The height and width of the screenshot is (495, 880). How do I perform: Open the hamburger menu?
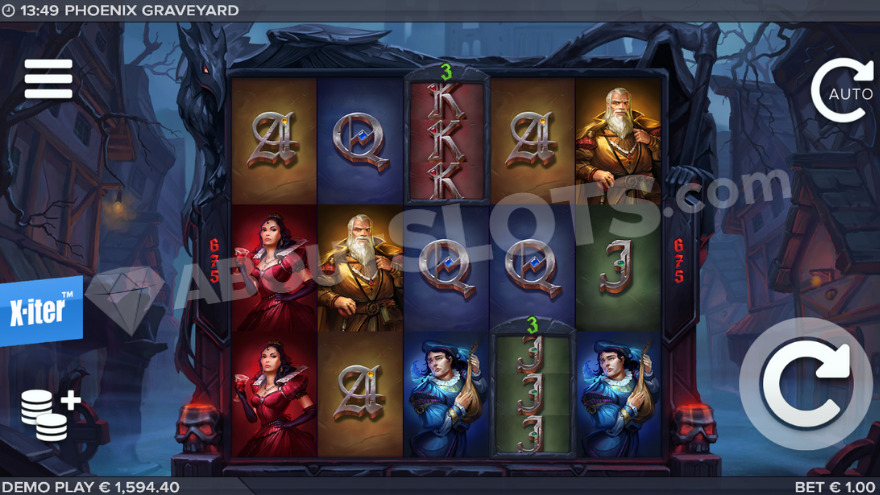tap(48, 79)
